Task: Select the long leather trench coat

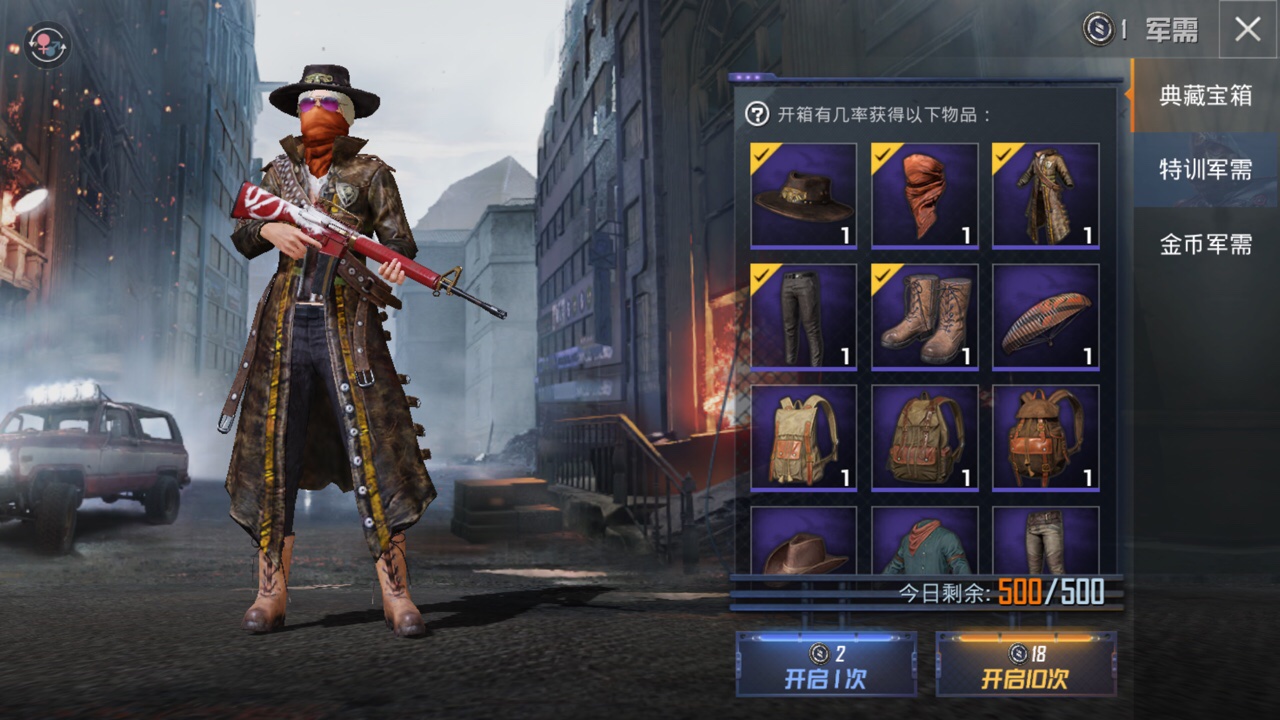Action: [1046, 195]
